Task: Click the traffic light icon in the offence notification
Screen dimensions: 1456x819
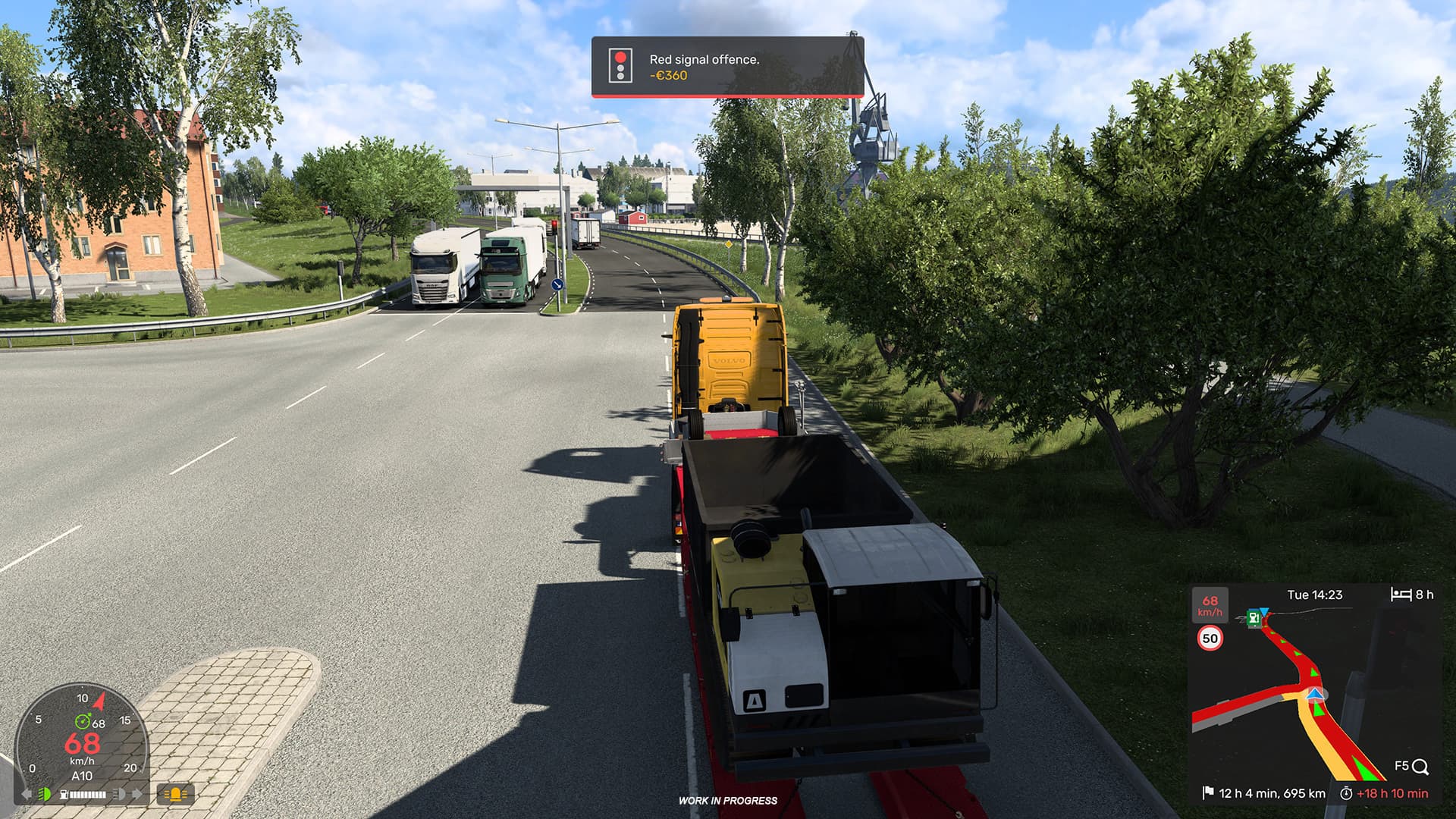Action: [x=620, y=67]
